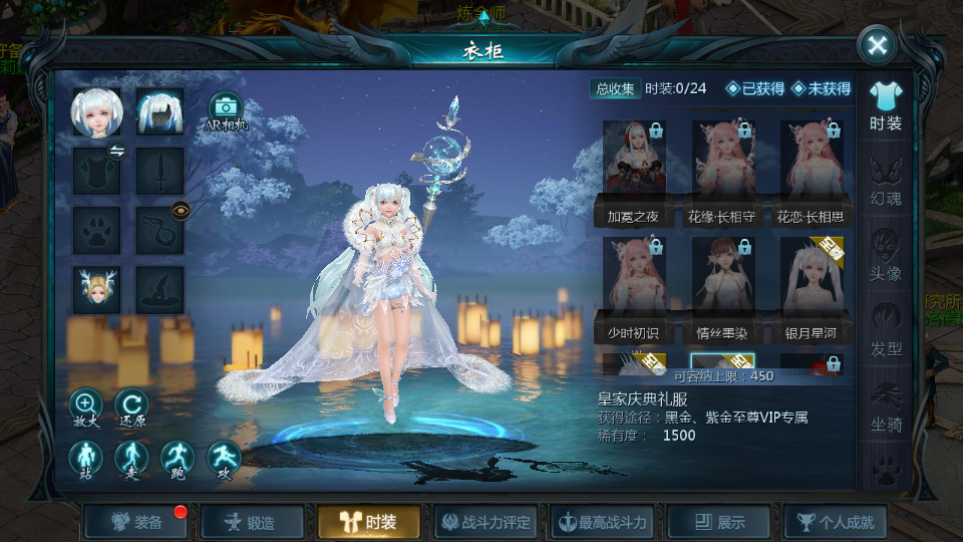Zoom in the character preview (放大)

[x=85, y=407]
